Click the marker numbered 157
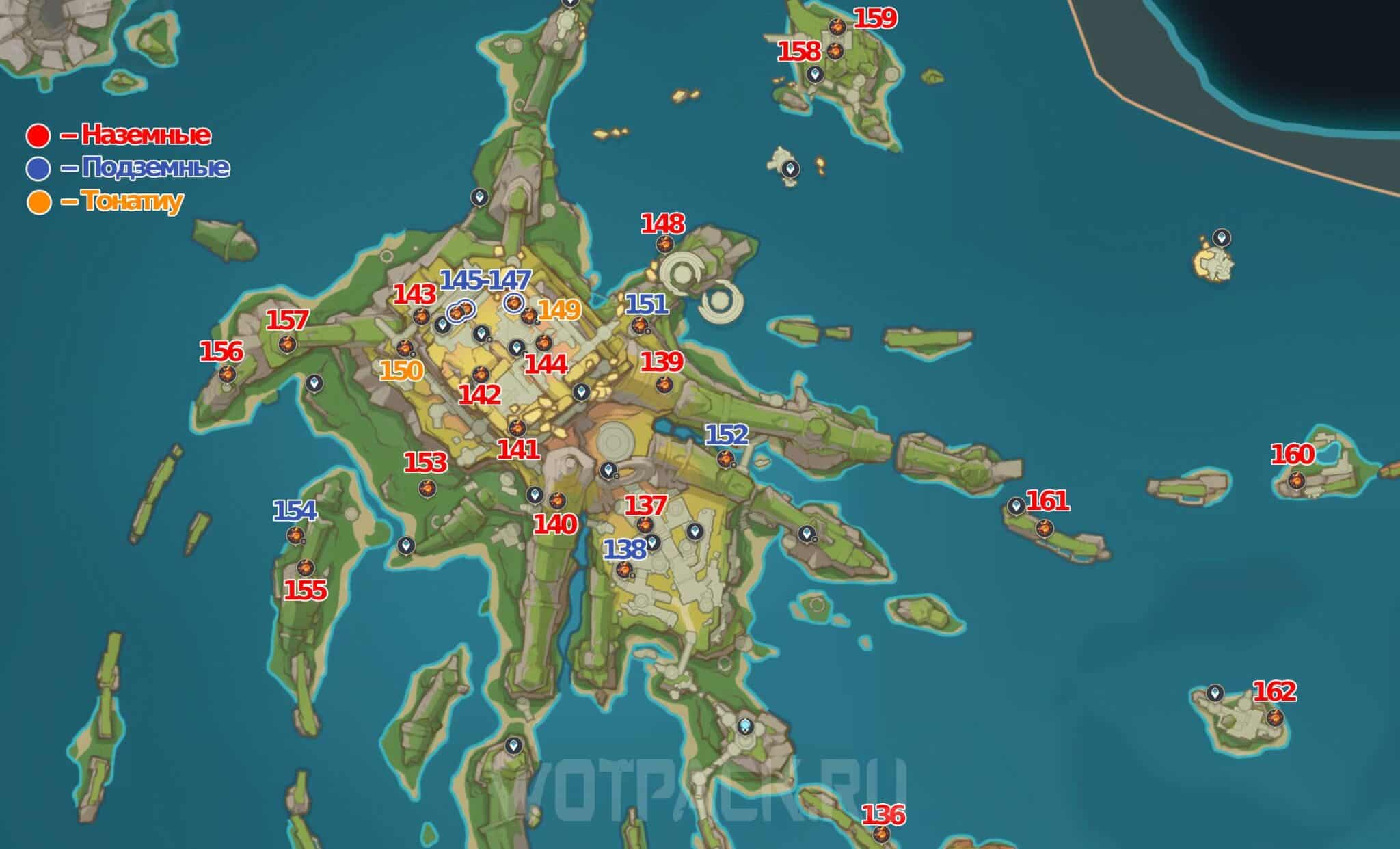1400x849 pixels. [x=288, y=343]
